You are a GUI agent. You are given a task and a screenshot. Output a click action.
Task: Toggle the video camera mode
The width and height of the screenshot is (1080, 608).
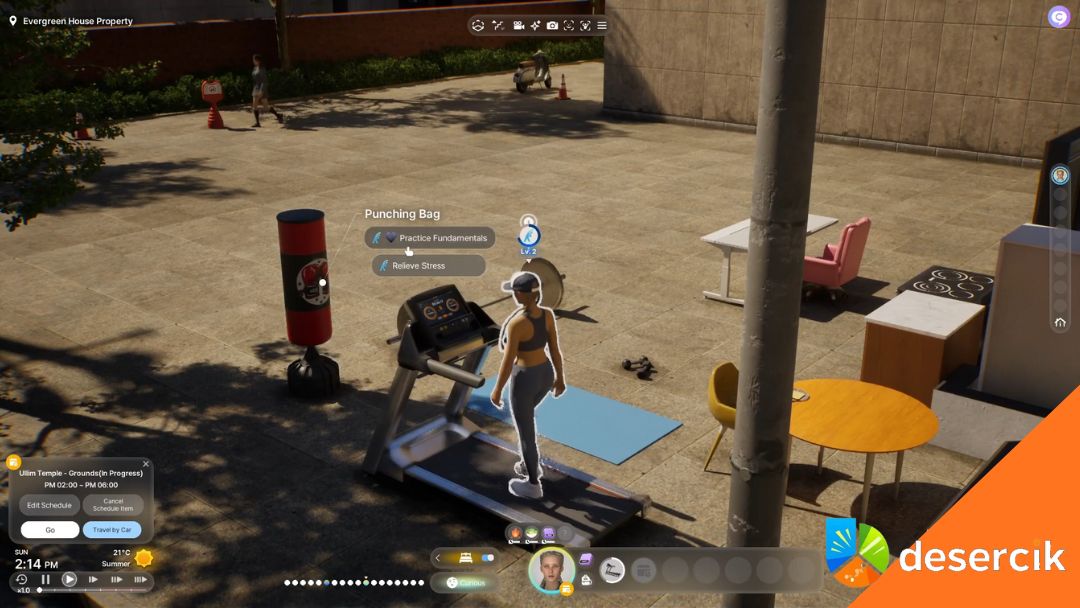tap(519, 25)
